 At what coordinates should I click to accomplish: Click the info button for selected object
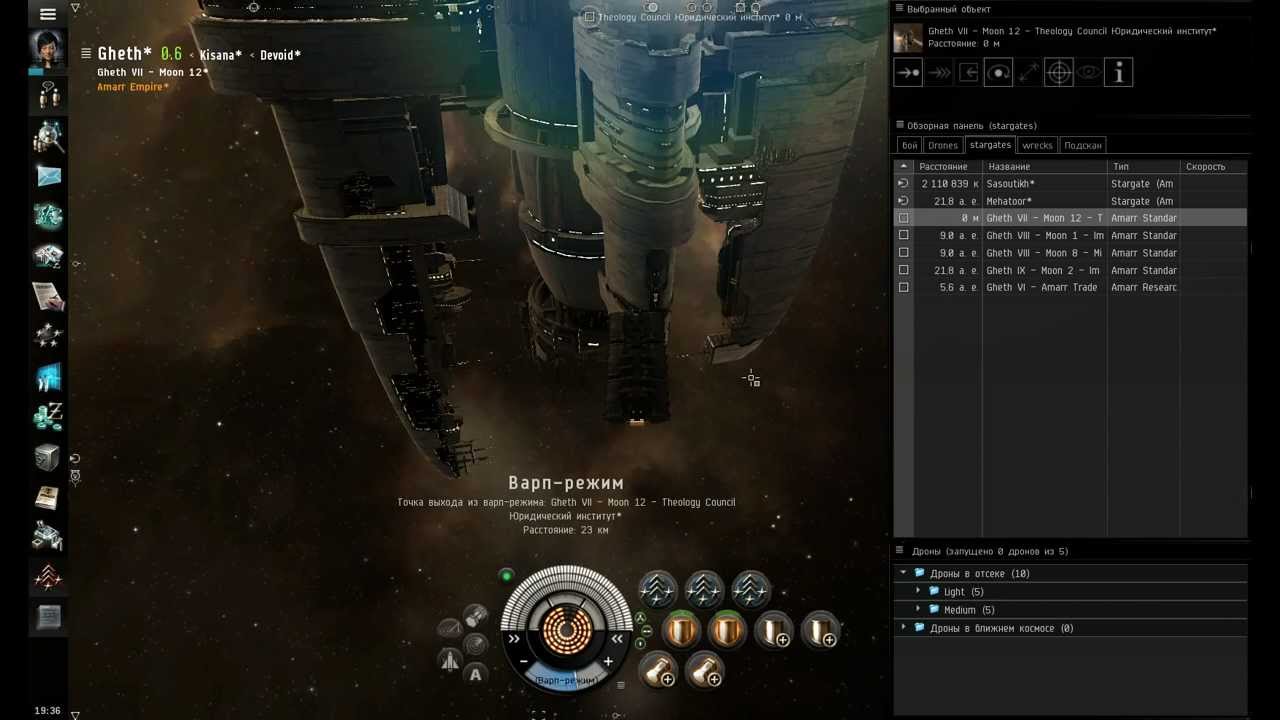click(x=1118, y=72)
